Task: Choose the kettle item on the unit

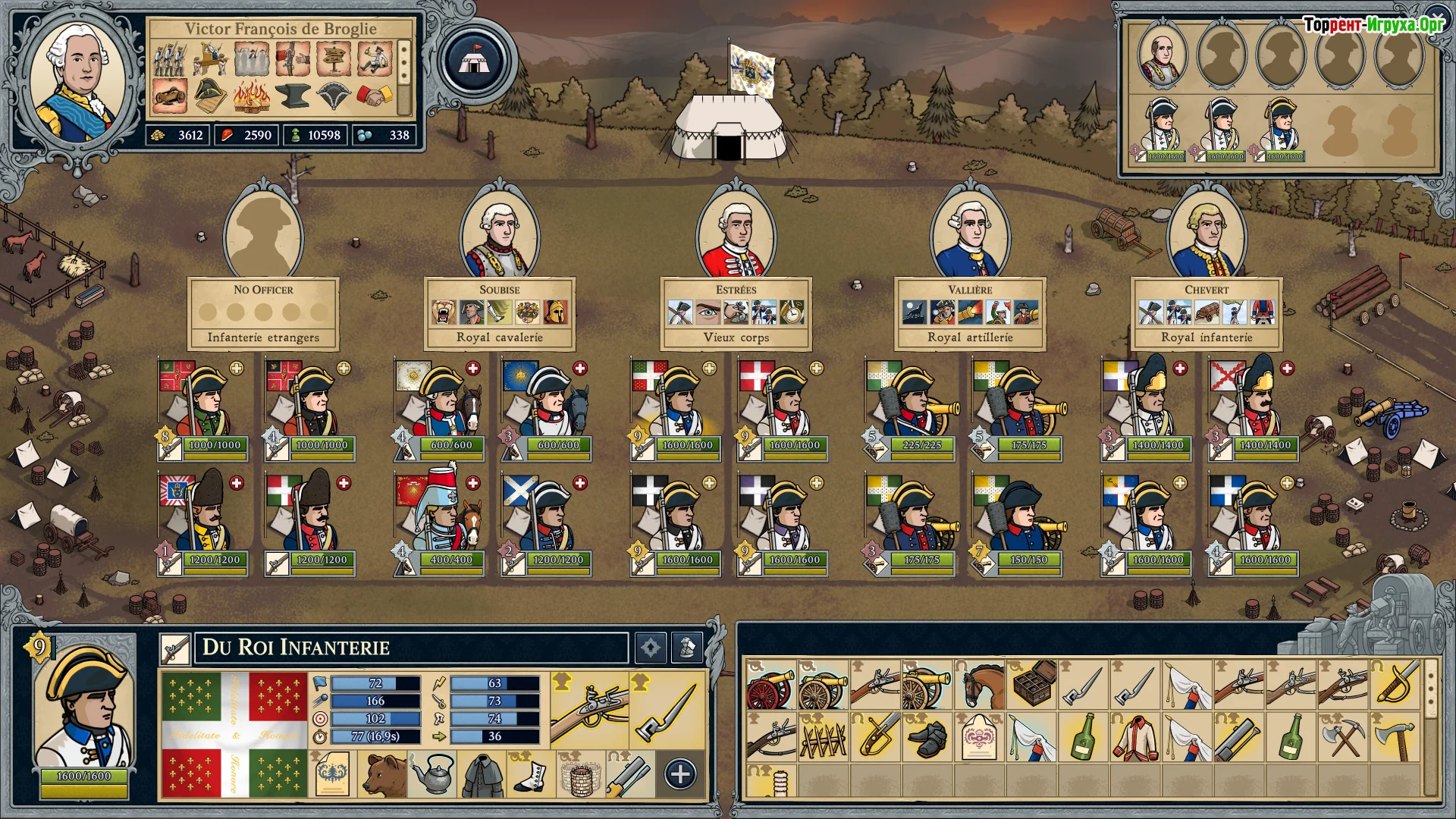Action: pos(433,774)
